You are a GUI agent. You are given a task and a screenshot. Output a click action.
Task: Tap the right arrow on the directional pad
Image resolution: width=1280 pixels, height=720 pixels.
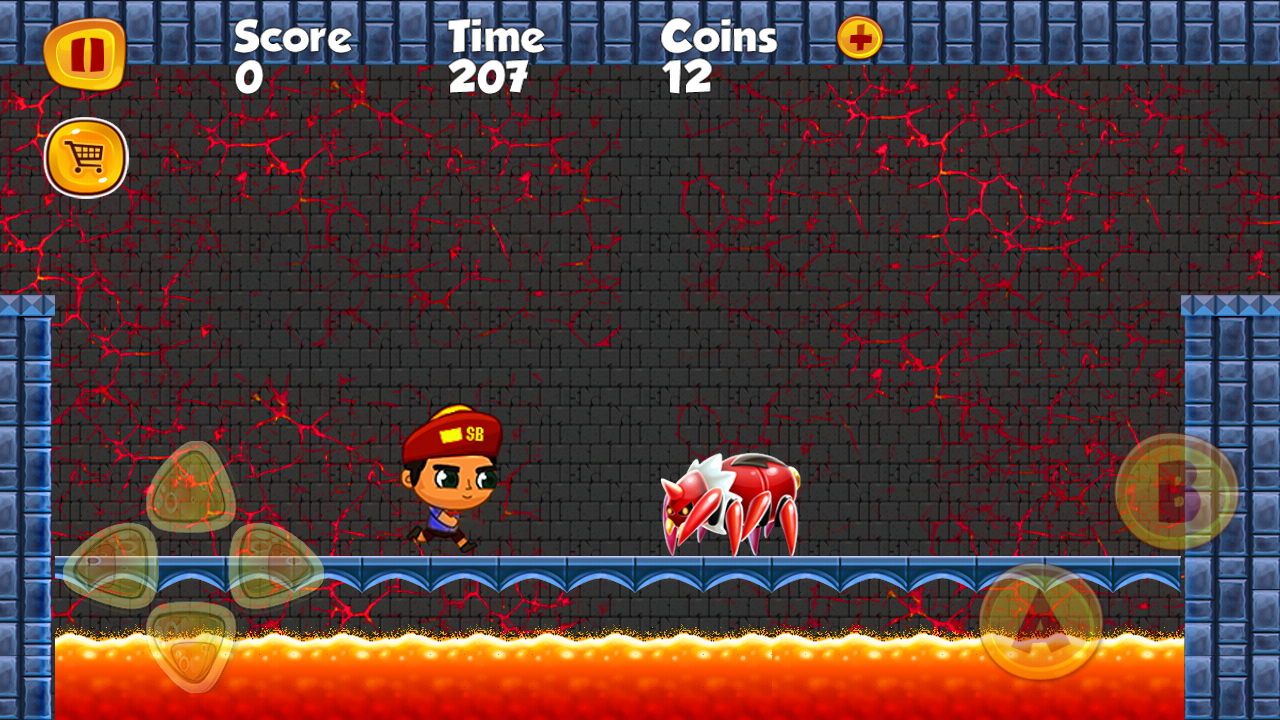point(268,567)
